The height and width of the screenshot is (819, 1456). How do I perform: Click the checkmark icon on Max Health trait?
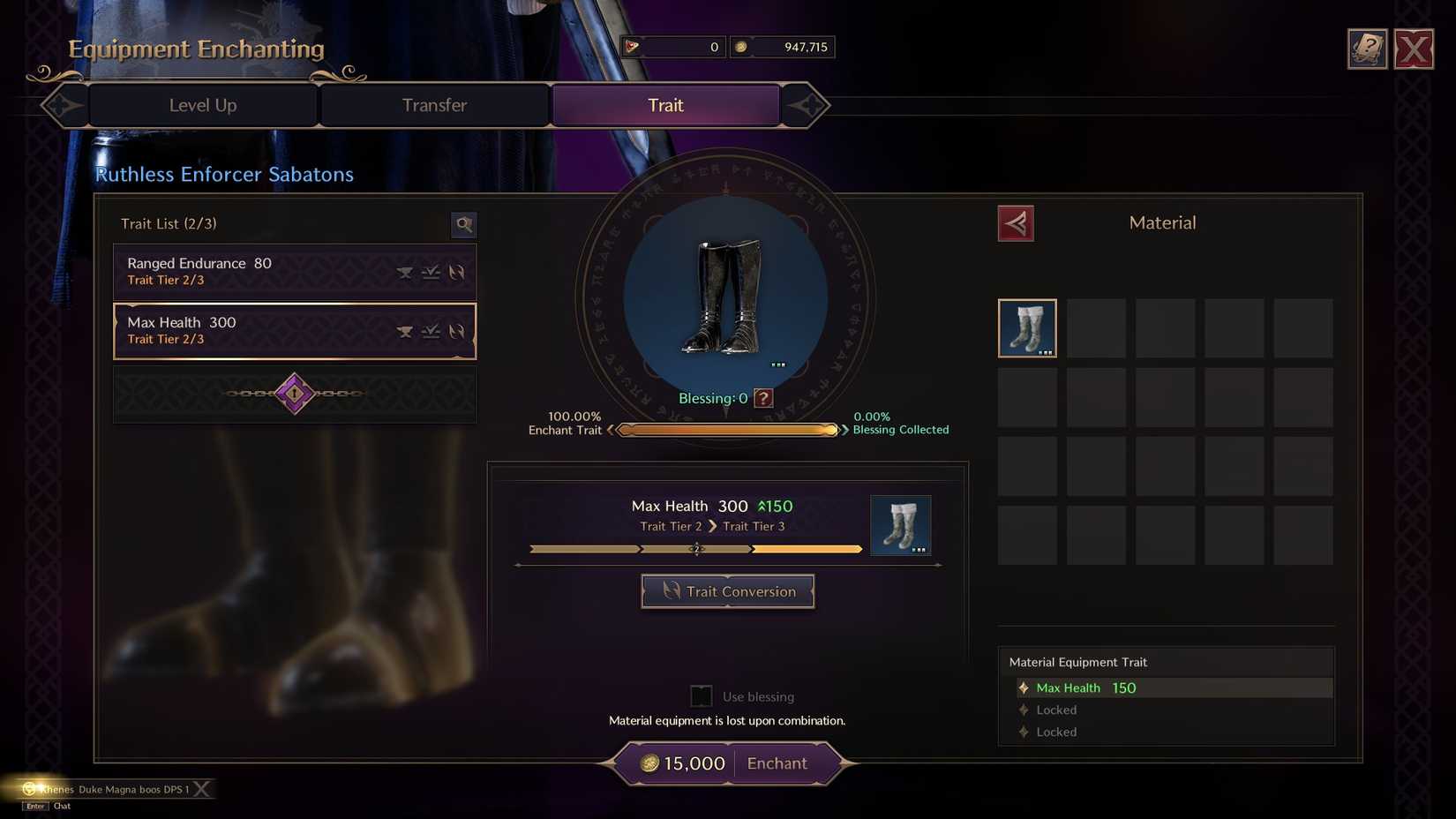point(432,331)
